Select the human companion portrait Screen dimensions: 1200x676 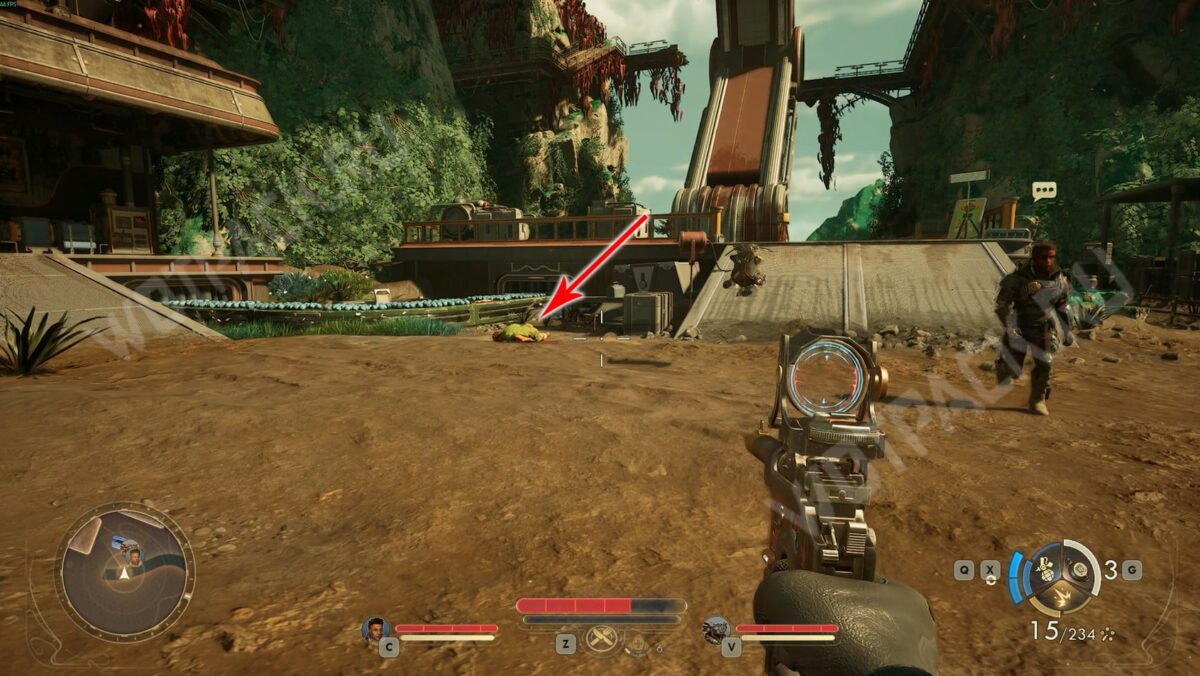[x=376, y=629]
